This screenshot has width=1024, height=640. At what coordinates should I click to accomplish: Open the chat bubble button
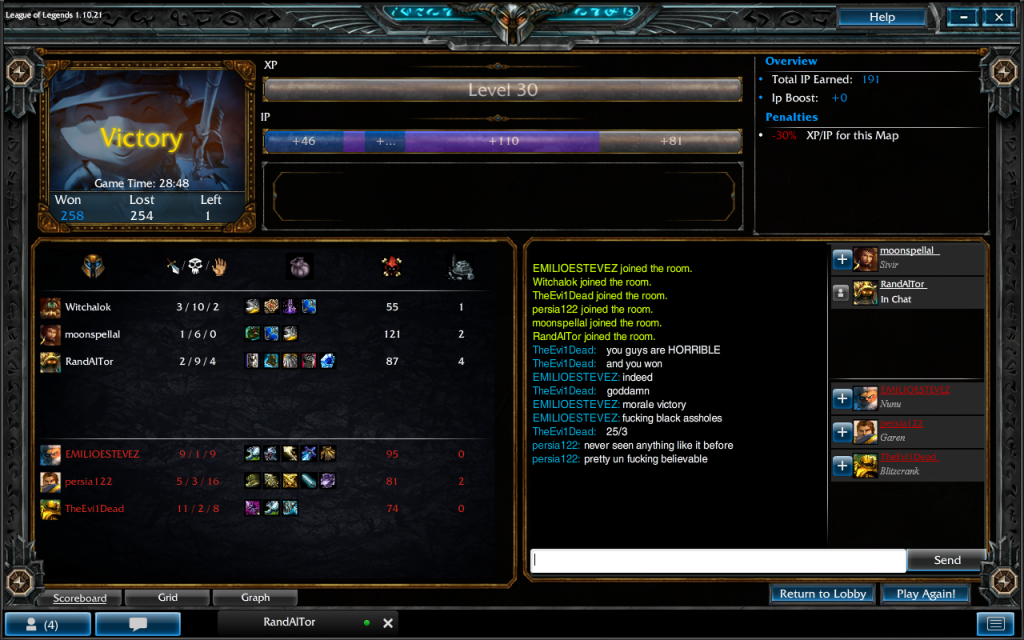pyautogui.click(x=138, y=624)
